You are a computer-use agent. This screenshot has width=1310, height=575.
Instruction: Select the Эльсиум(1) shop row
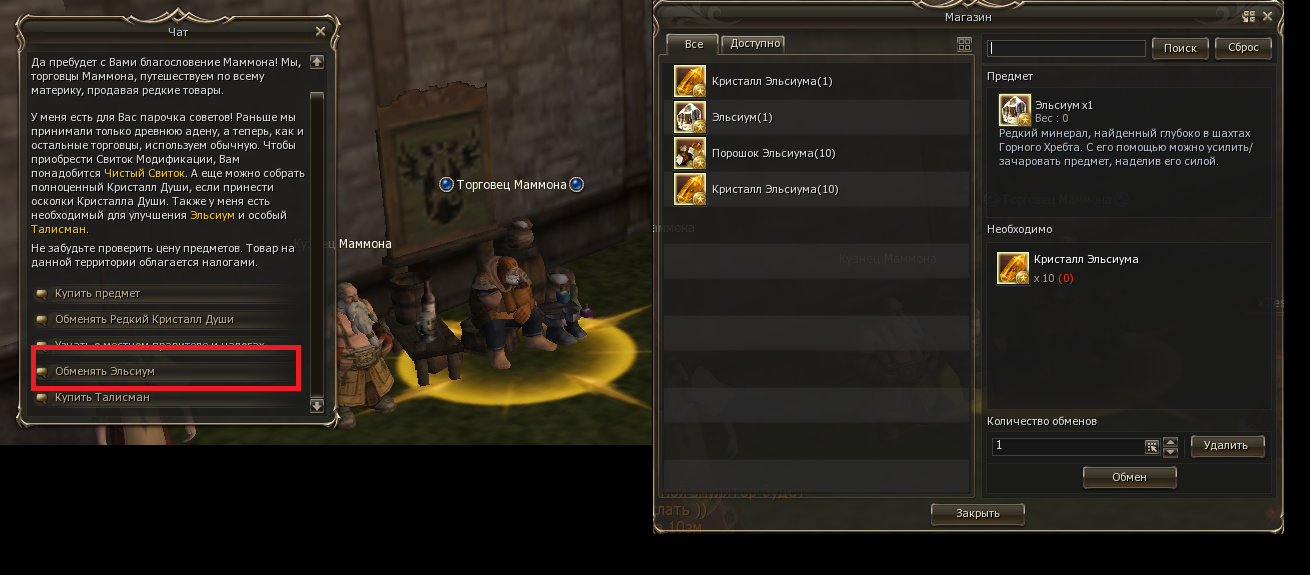(x=742, y=117)
